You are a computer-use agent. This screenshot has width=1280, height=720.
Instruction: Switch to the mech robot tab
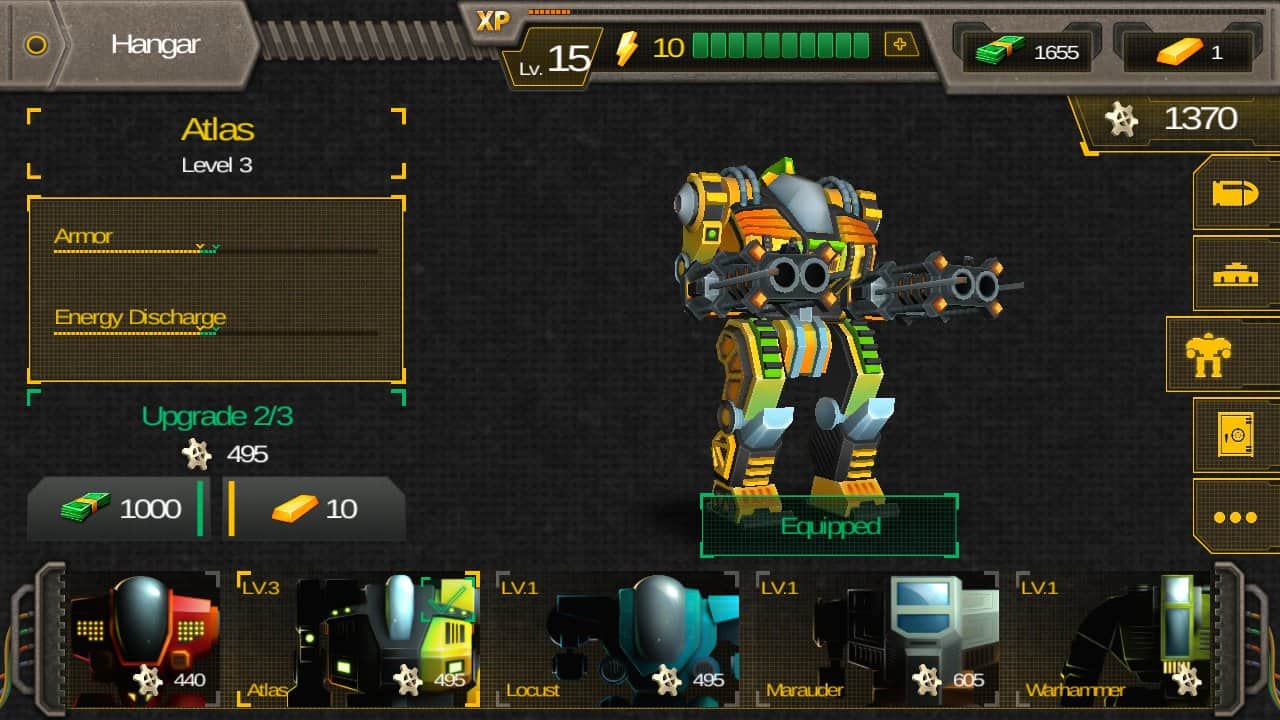tap(1222, 354)
